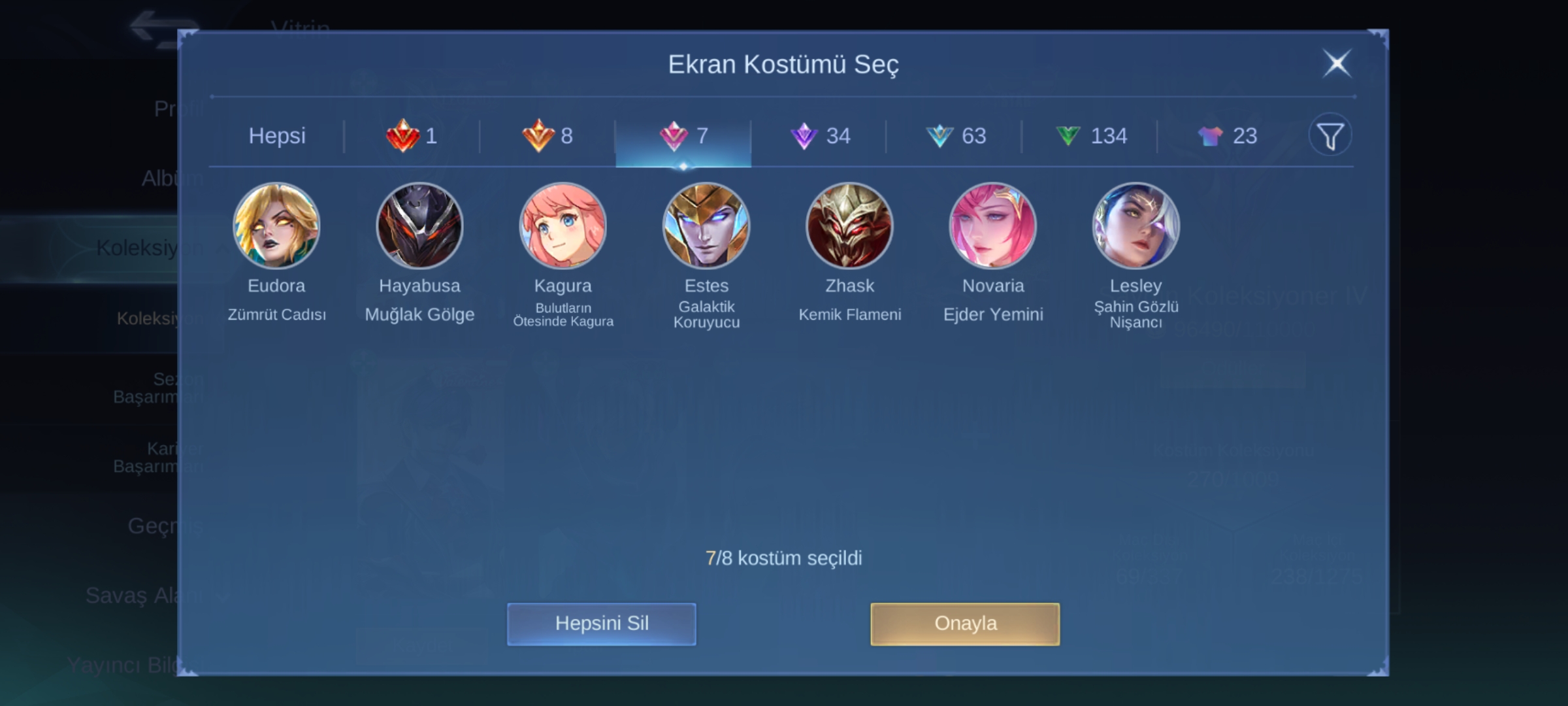Open the red gem tab with 1 skin
Image resolution: width=1568 pixels, height=706 pixels.
412,136
